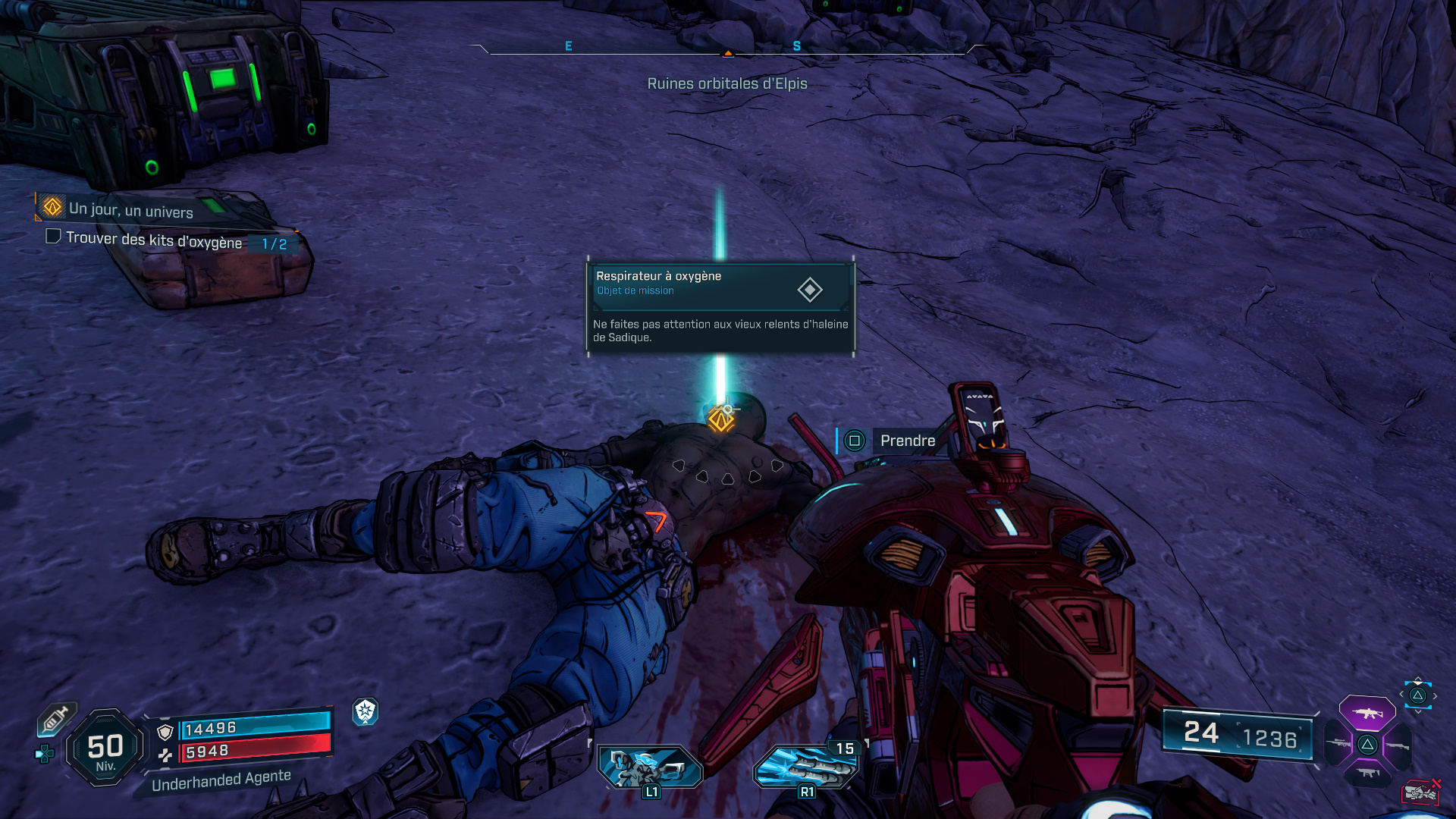Screen dimensions: 1456x819
Task: Click the 'Ruines orbitales d'Elpis' zone title
Action: point(727,83)
